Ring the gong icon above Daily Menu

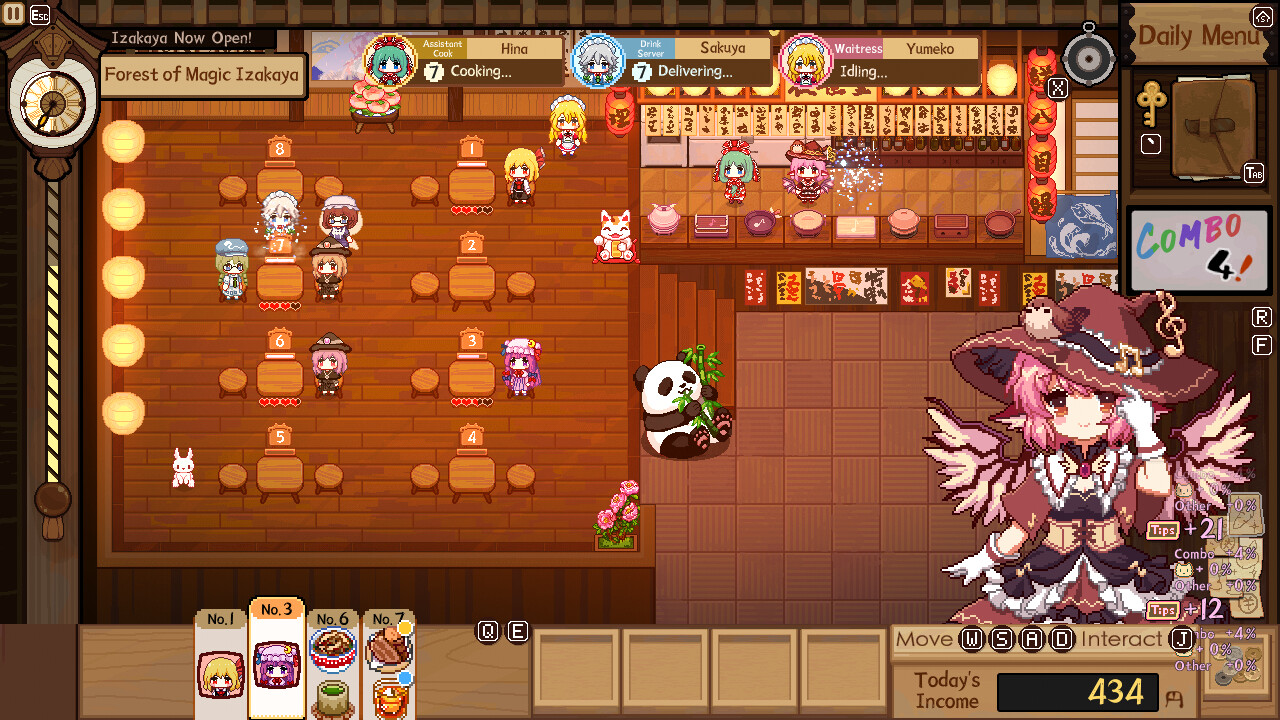1090,56
